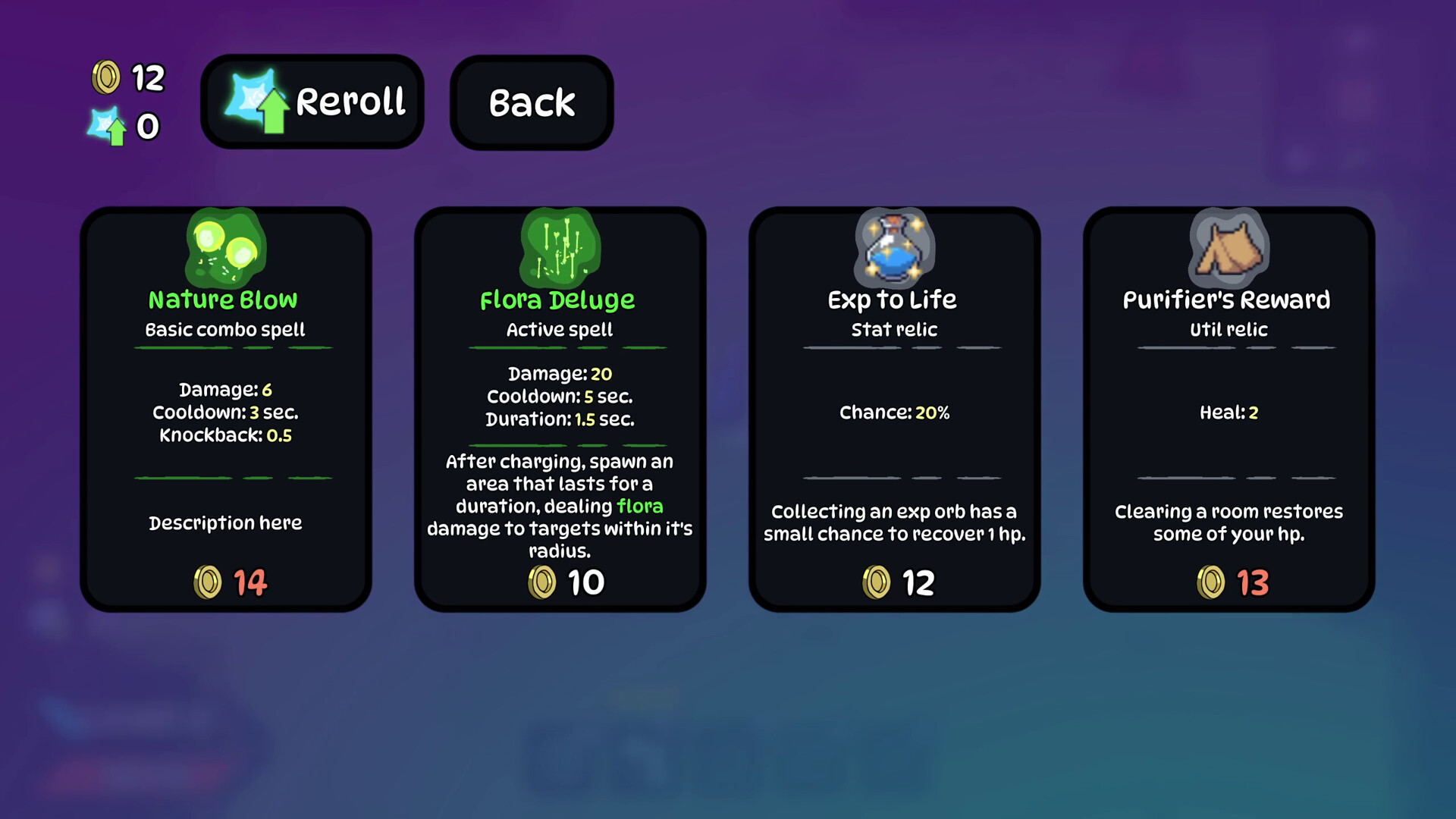The image size is (1456, 819).
Task: Click the Exp to Life card
Action: point(893,409)
